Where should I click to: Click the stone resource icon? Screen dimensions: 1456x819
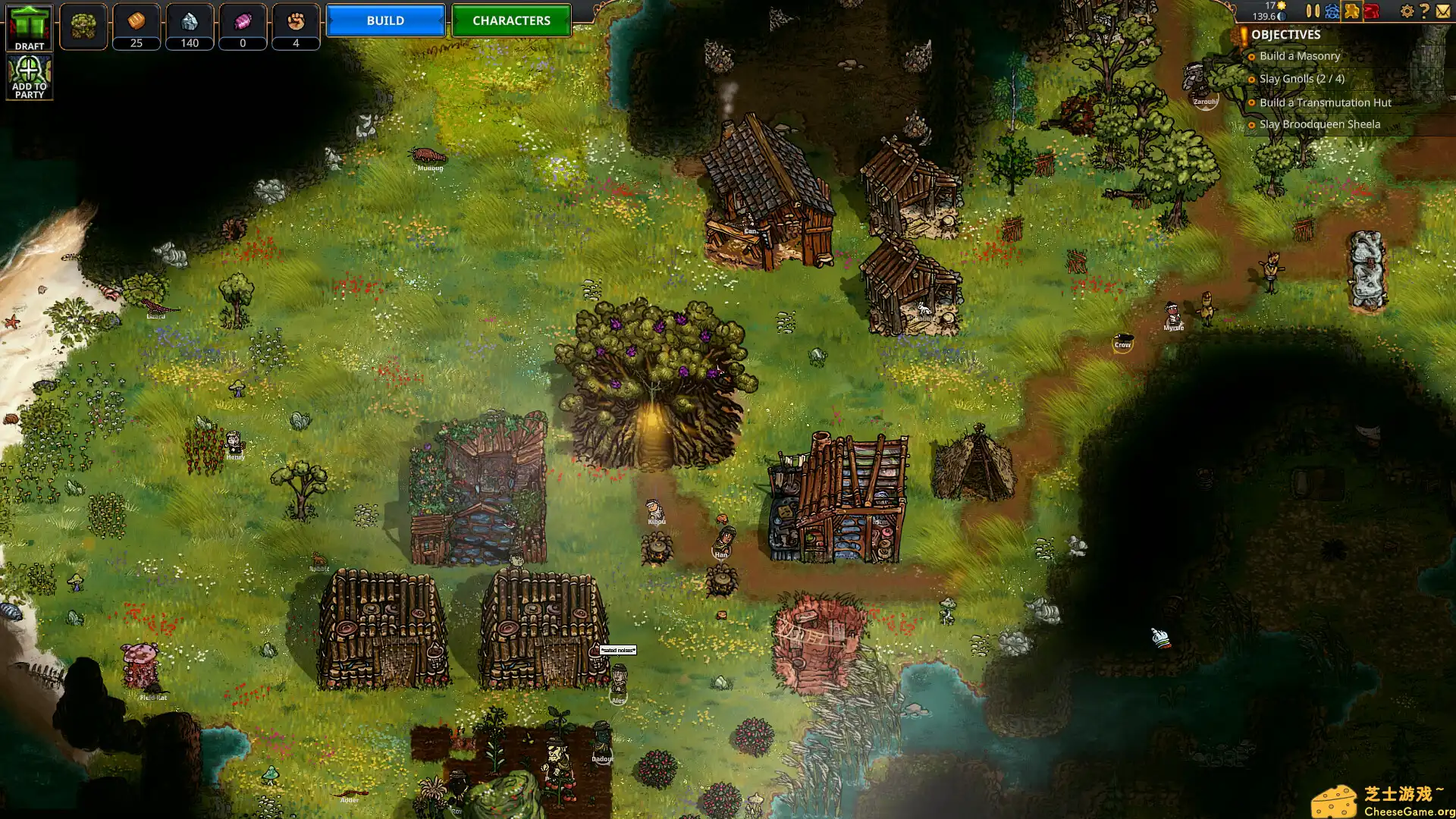point(190,22)
